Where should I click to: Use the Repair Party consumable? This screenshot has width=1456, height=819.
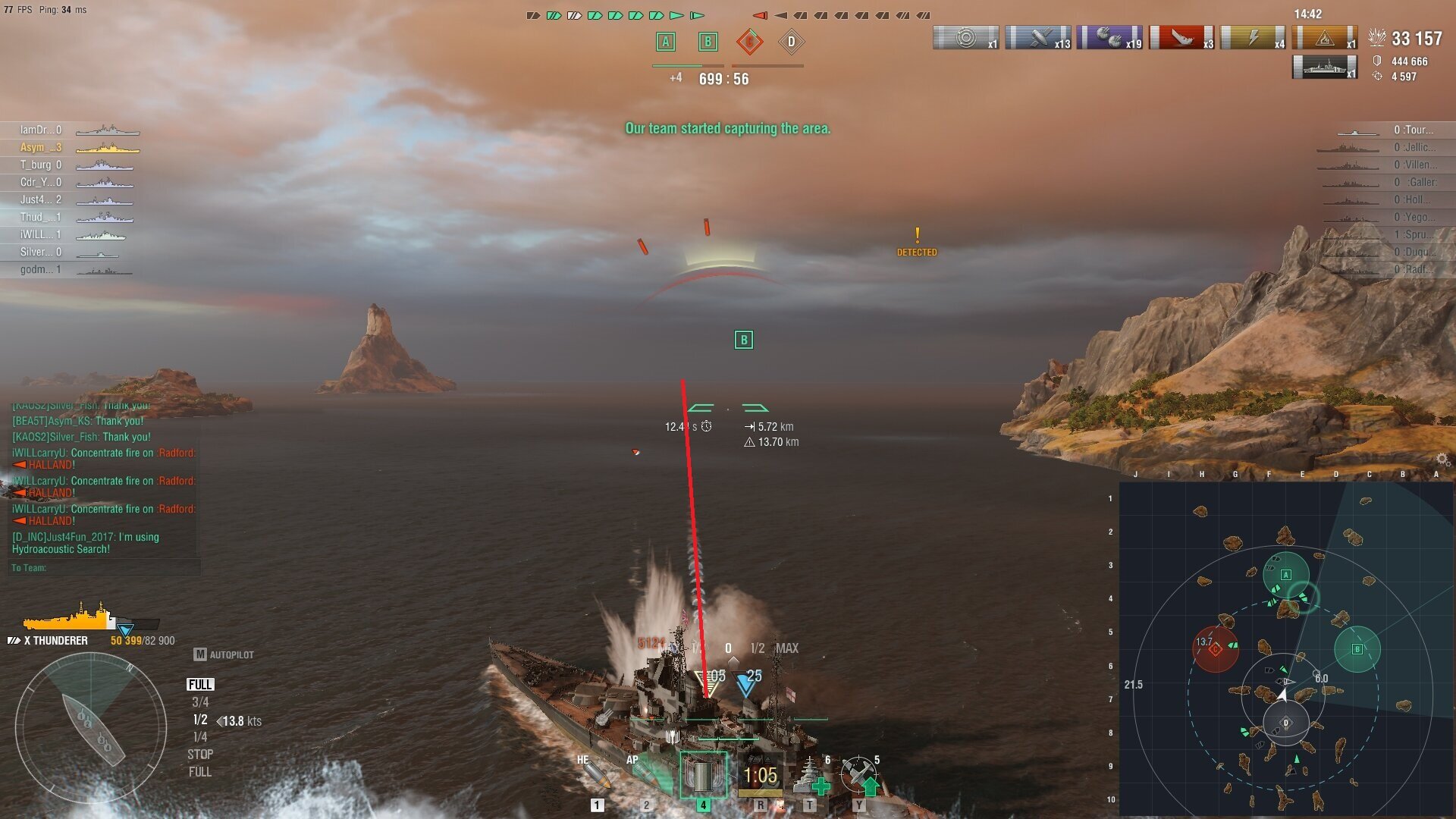point(810,776)
